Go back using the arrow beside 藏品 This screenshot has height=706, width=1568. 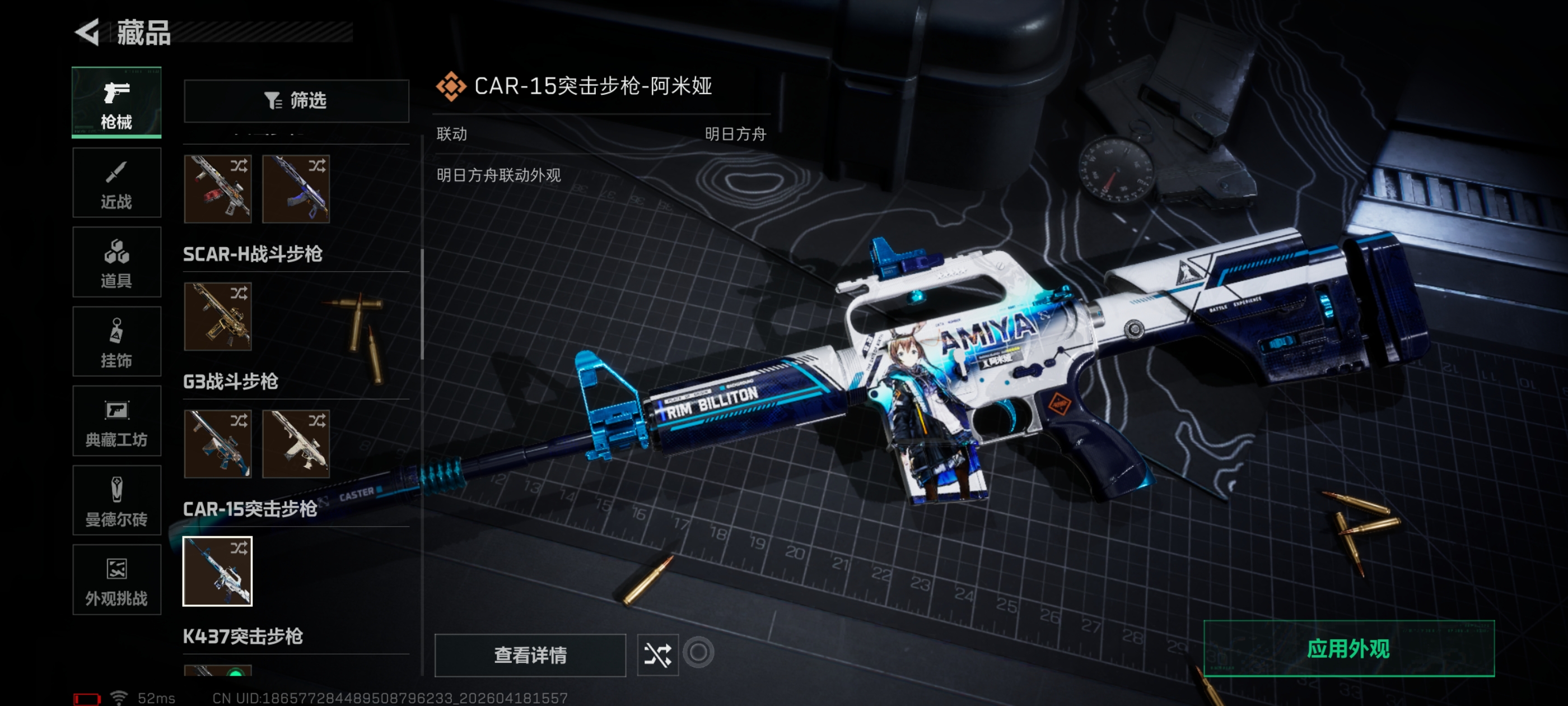pos(88,32)
